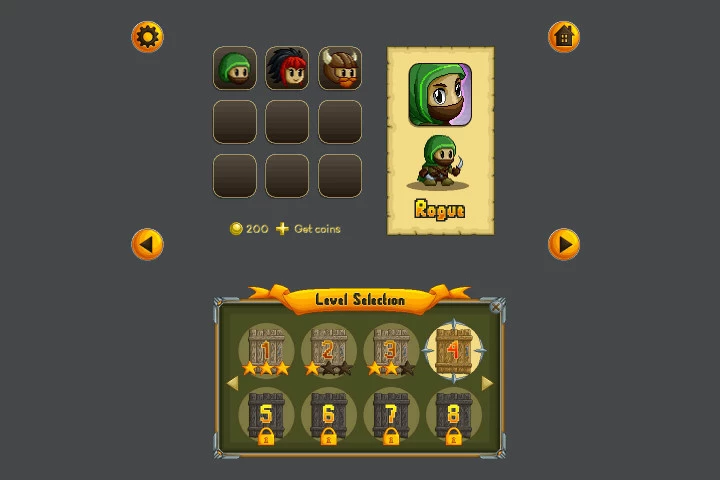720x480 pixels.
Task: Pick the horned-helmet viking portrait
Action: tap(340, 69)
